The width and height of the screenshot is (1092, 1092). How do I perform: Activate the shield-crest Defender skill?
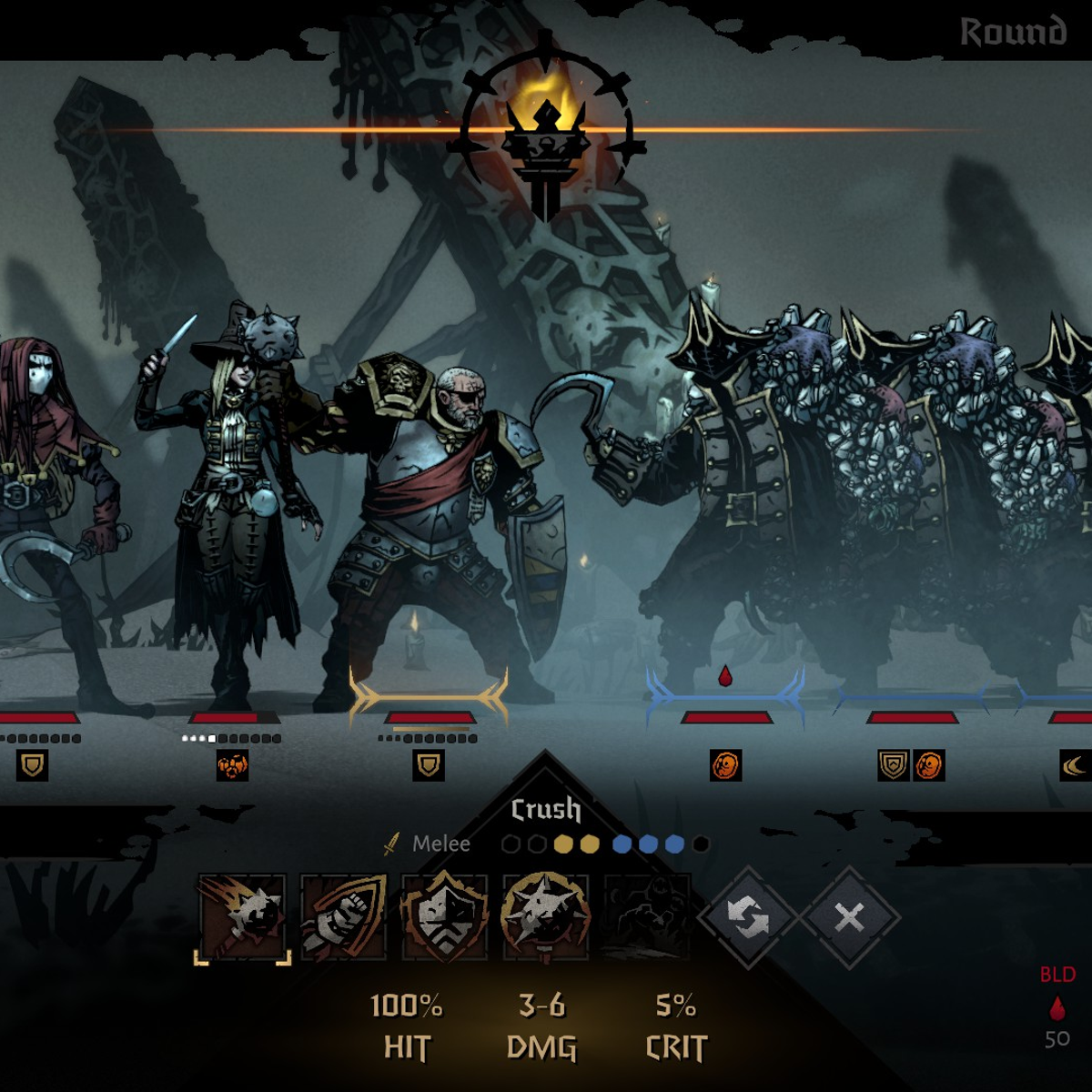[445, 917]
